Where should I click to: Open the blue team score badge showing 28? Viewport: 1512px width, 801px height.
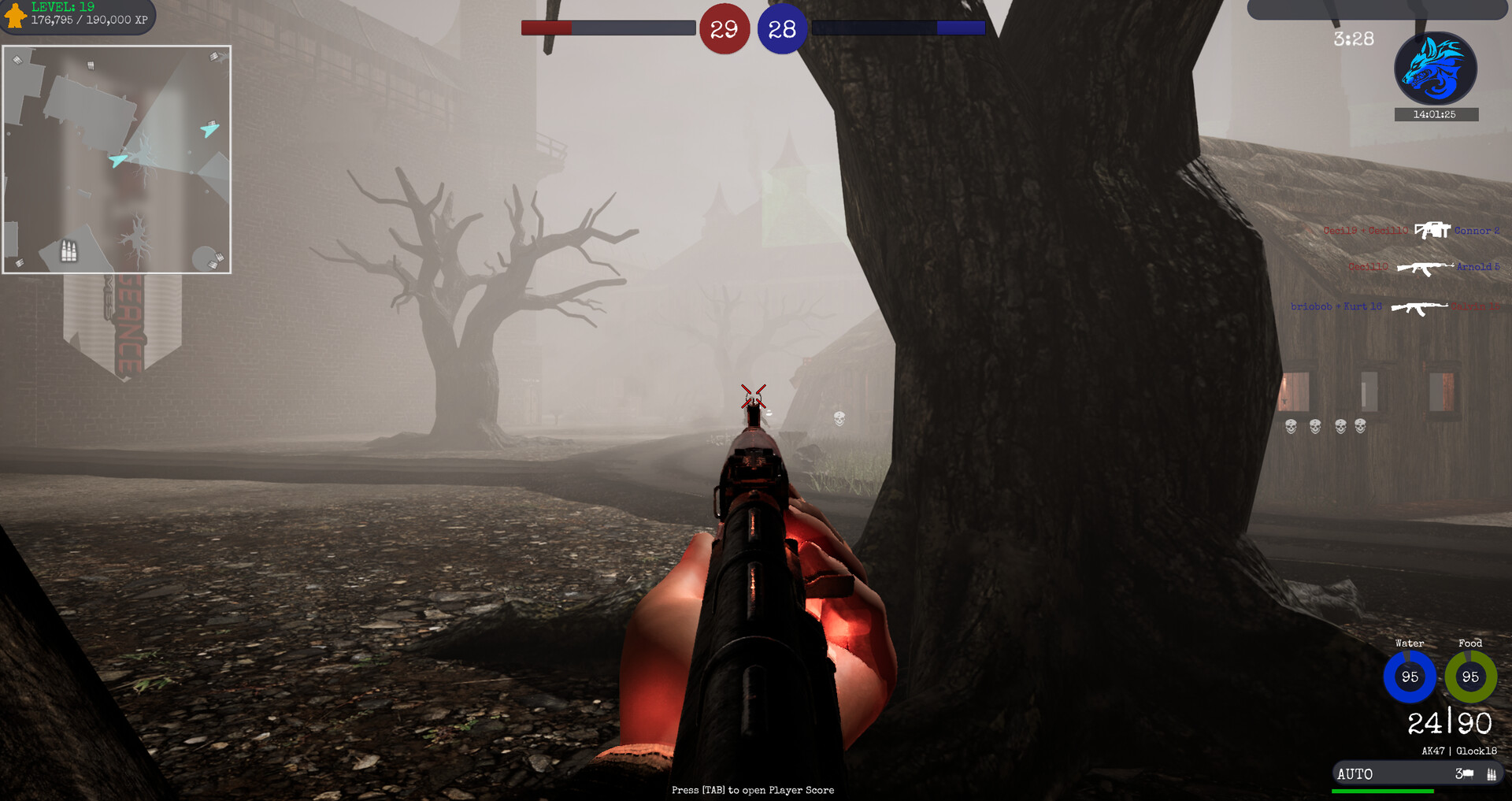[x=782, y=29]
